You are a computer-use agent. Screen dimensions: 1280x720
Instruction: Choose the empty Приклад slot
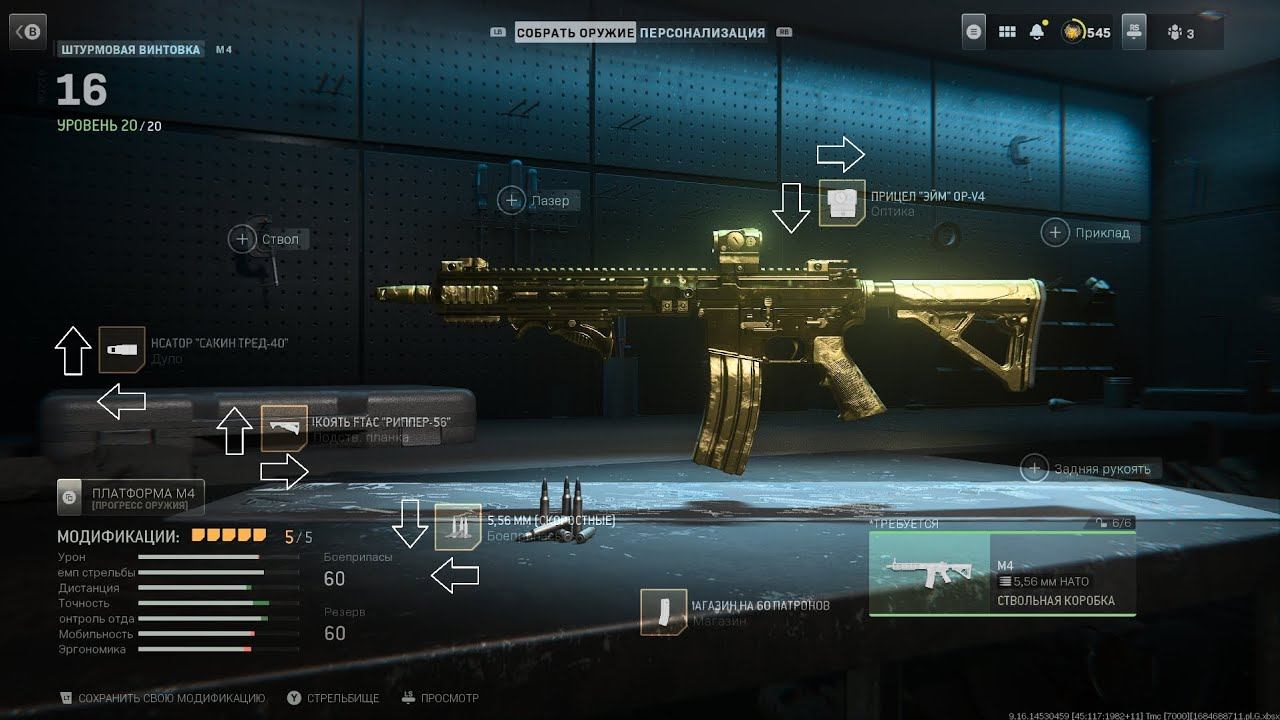tap(1055, 233)
